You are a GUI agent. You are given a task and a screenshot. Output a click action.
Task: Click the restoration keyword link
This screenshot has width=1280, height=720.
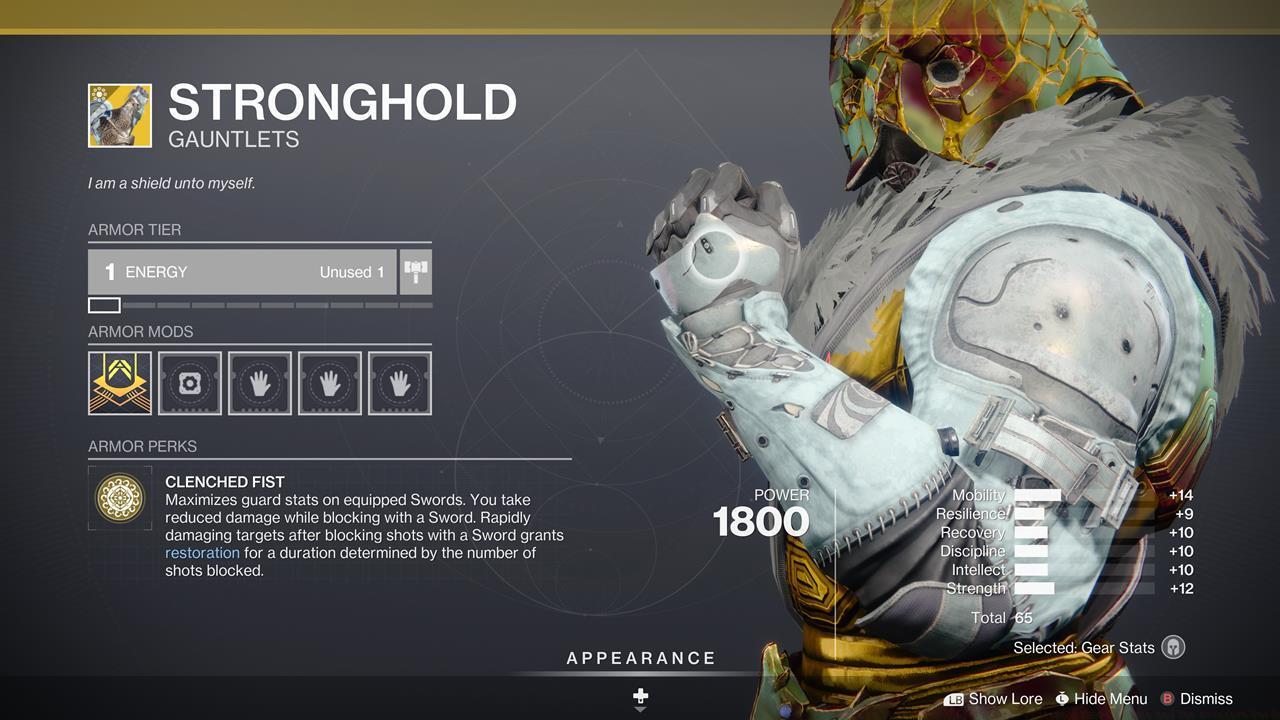[203, 552]
